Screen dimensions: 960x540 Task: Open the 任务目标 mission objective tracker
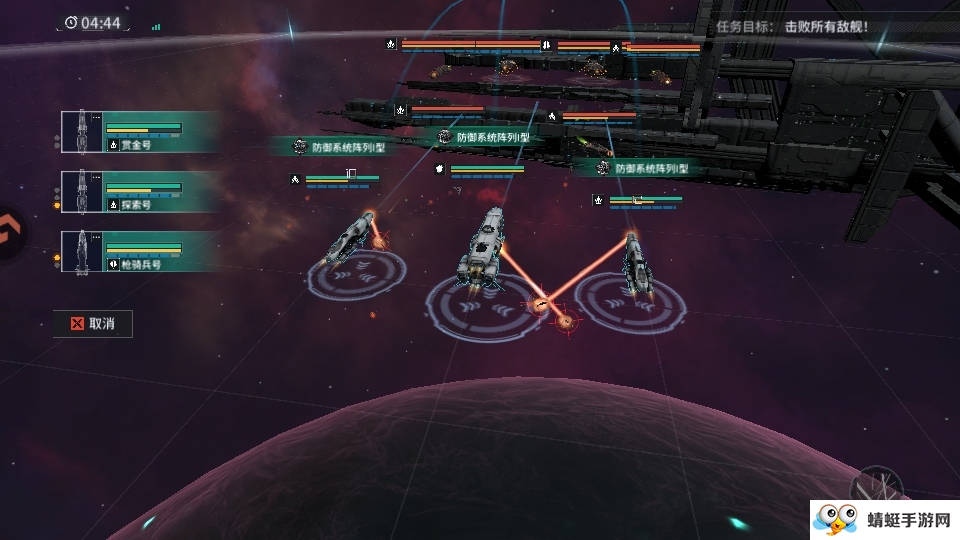pos(791,27)
